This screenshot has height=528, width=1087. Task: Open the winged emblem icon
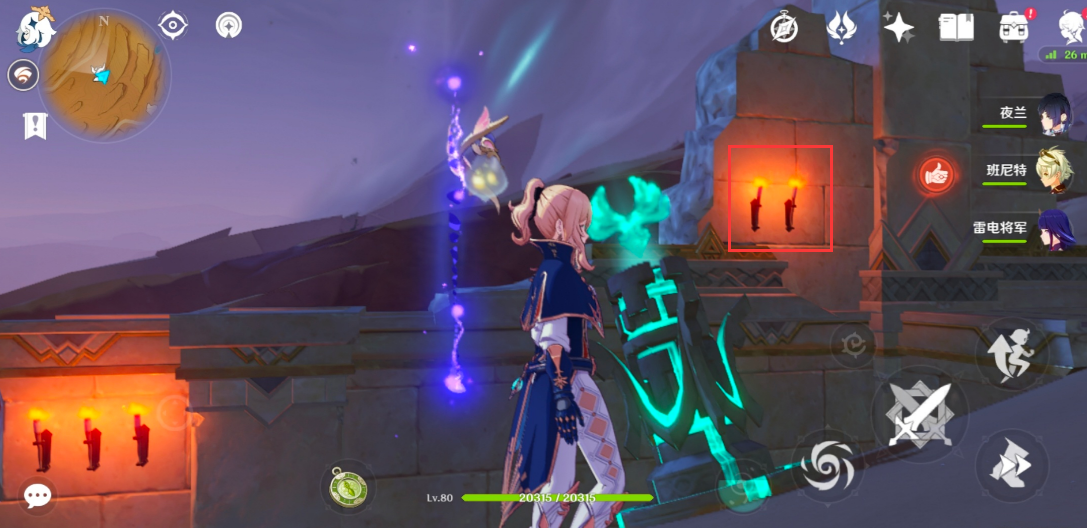841,28
